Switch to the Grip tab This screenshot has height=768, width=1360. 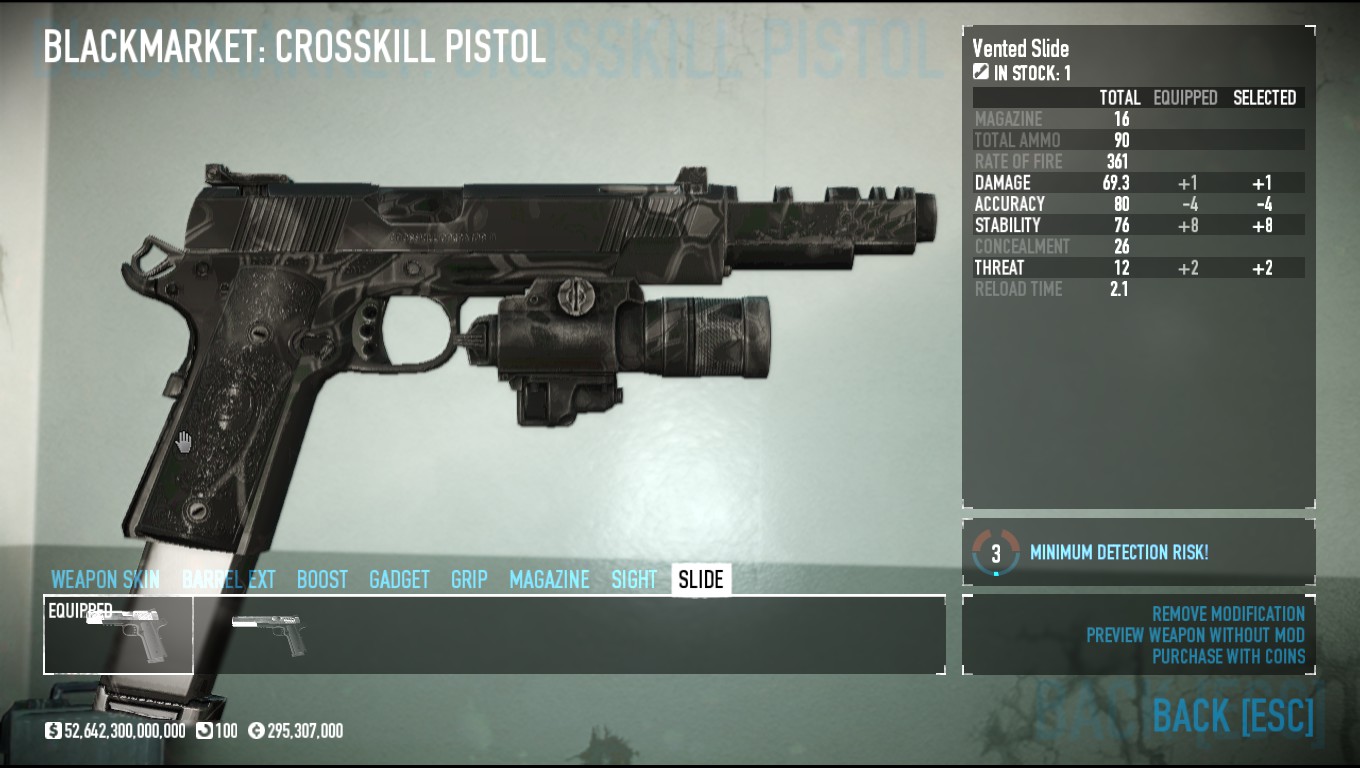click(x=469, y=580)
